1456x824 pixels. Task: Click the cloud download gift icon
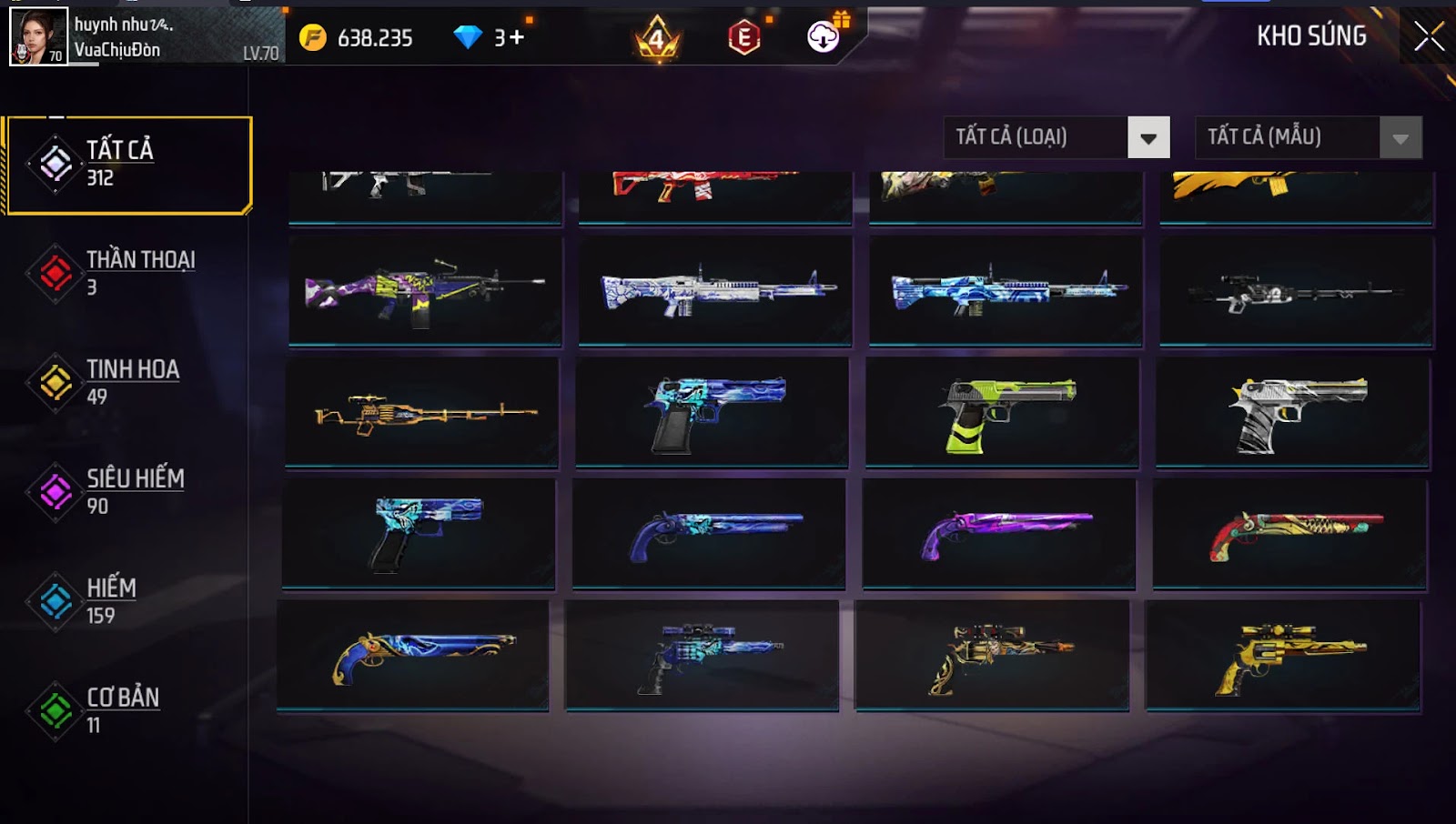click(824, 36)
